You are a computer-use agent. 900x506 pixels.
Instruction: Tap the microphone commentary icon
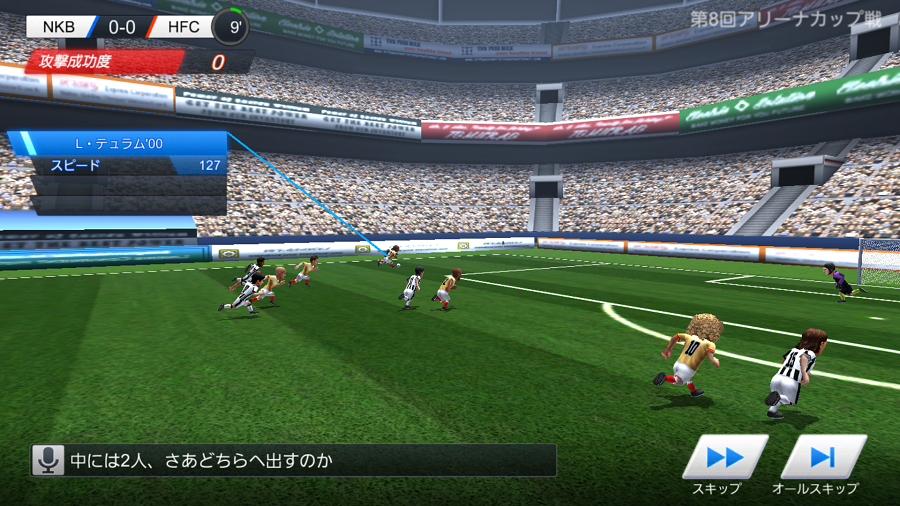pyautogui.click(x=46, y=460)
